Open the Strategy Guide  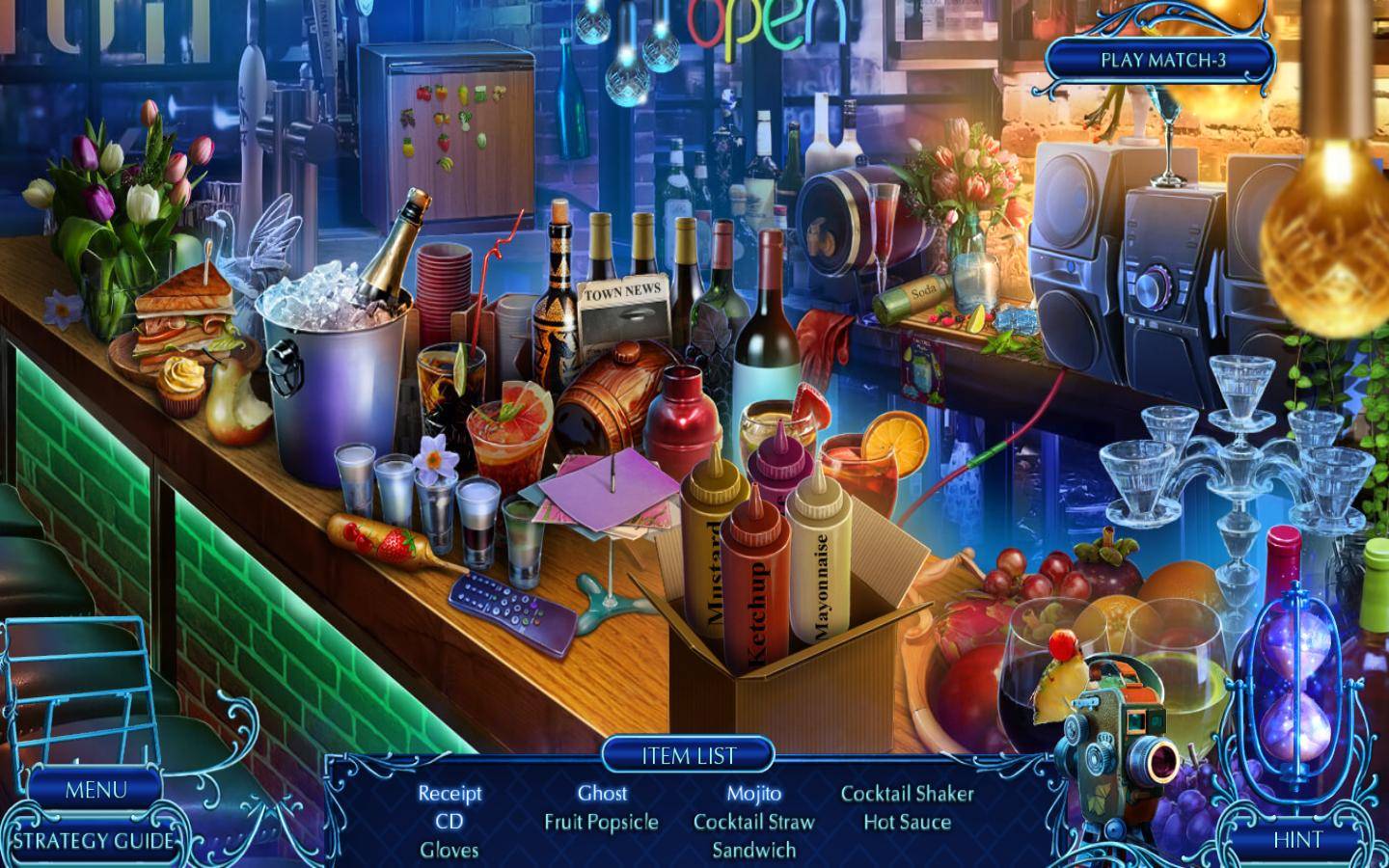point(94,840)
